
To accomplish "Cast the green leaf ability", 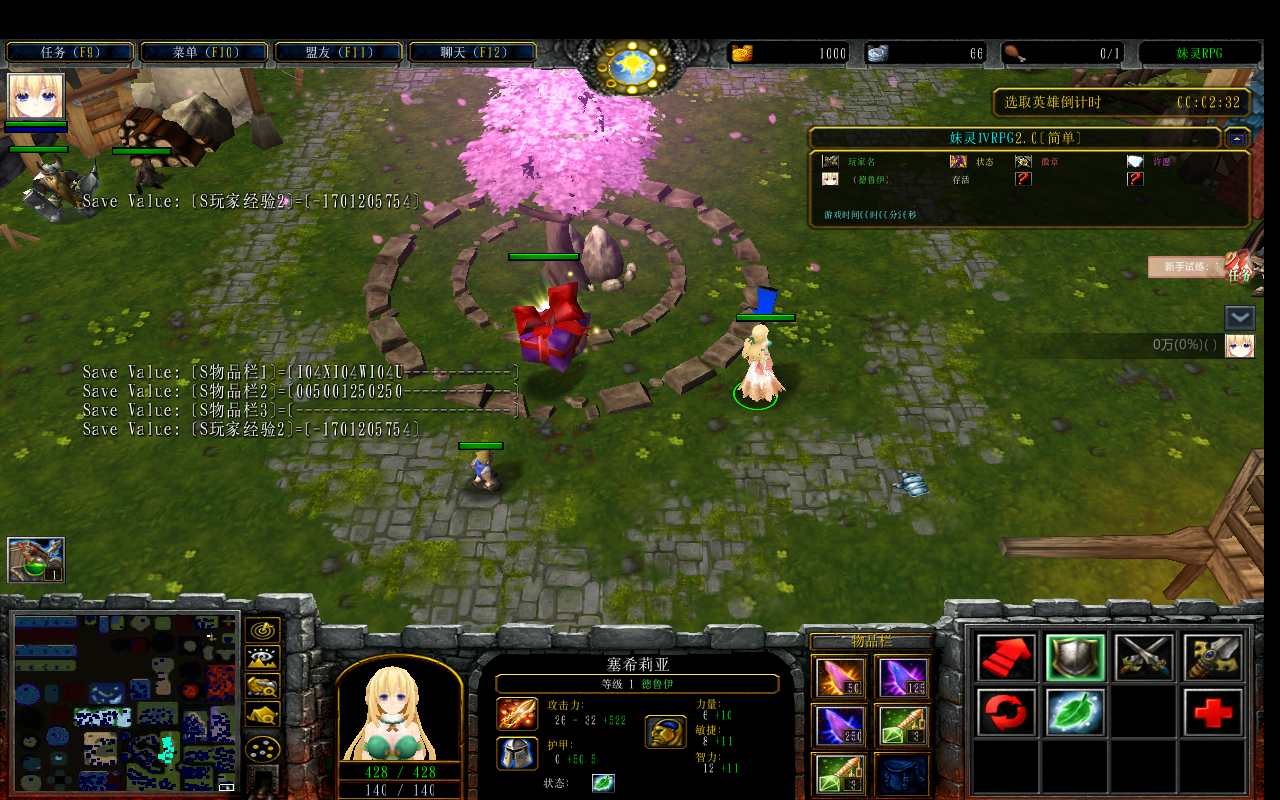I will tap(1075, 714).
